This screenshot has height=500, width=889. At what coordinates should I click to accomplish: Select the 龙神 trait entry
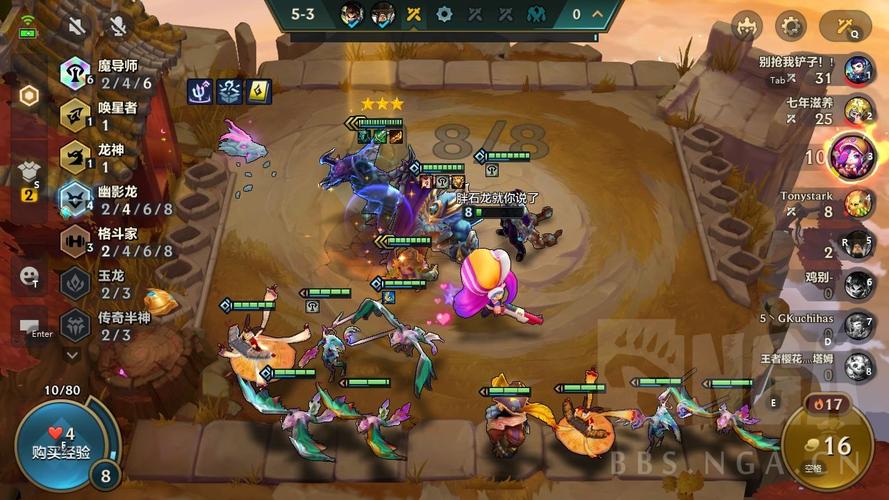(100, 158)
